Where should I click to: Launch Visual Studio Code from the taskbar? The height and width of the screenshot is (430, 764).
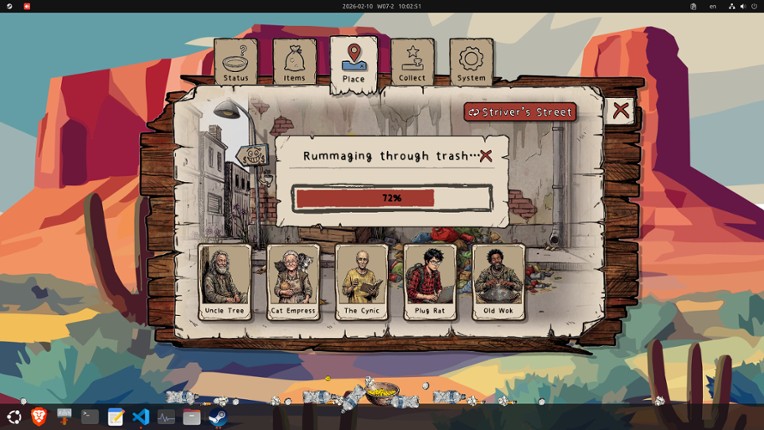pyautogui.click(x=141, y=417)
